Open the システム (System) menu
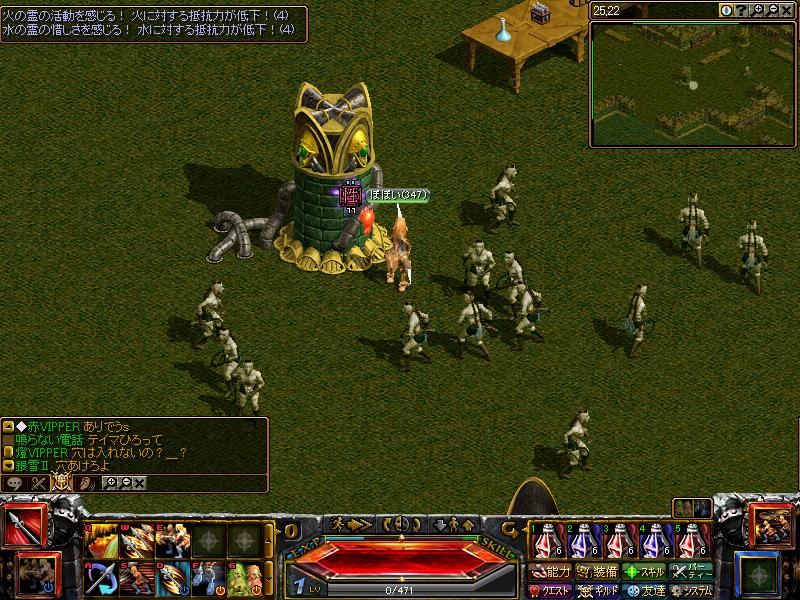800x600 pixels. [692, 590]
